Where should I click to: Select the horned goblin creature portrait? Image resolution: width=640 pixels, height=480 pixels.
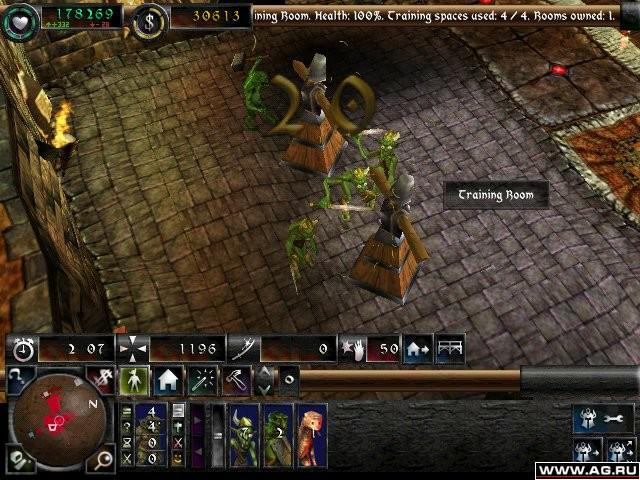tap(245, 436)
